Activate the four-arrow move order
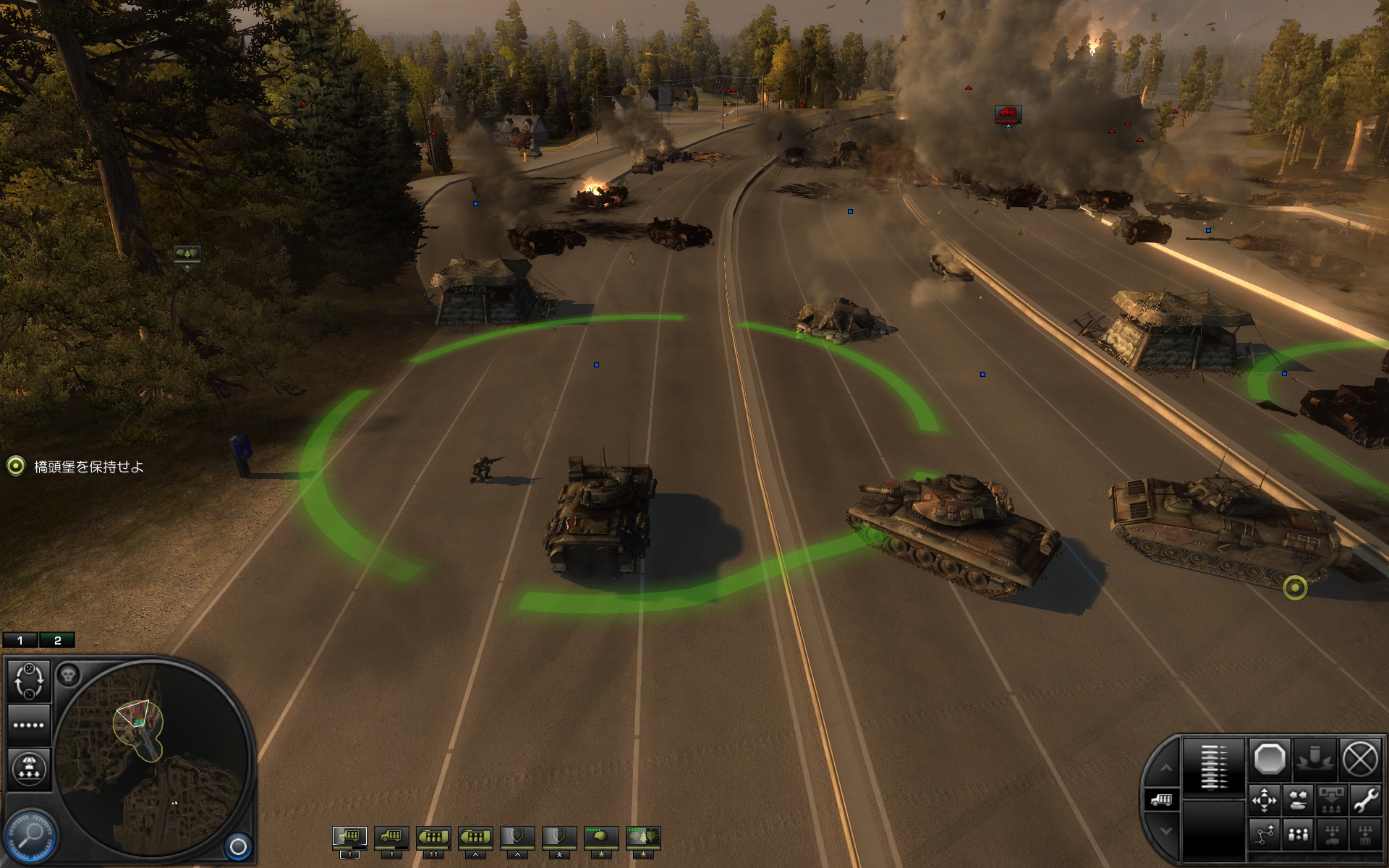 1265,801
